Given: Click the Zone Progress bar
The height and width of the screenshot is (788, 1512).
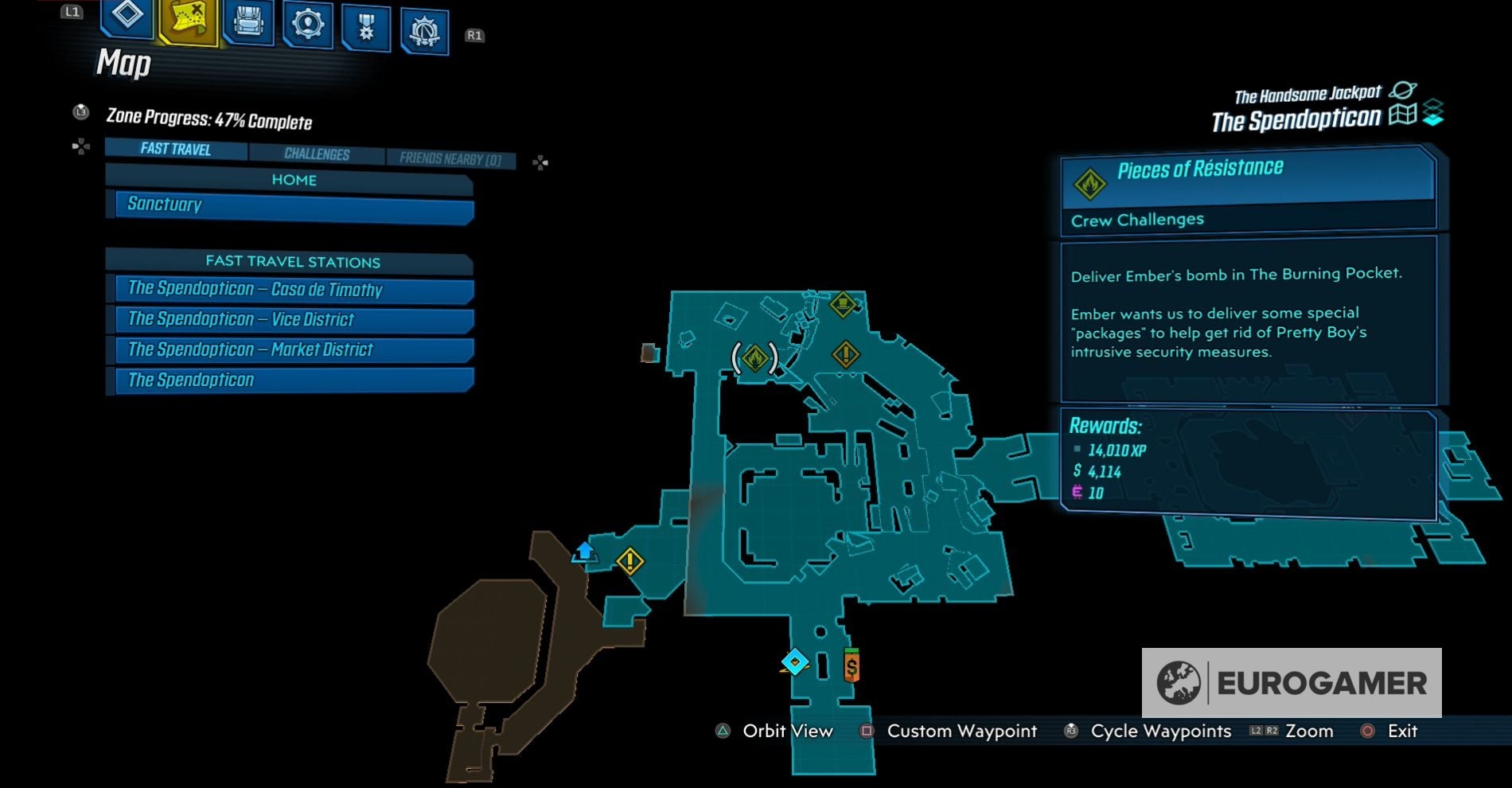Looking at the screenshot, I should click(208, 117).
